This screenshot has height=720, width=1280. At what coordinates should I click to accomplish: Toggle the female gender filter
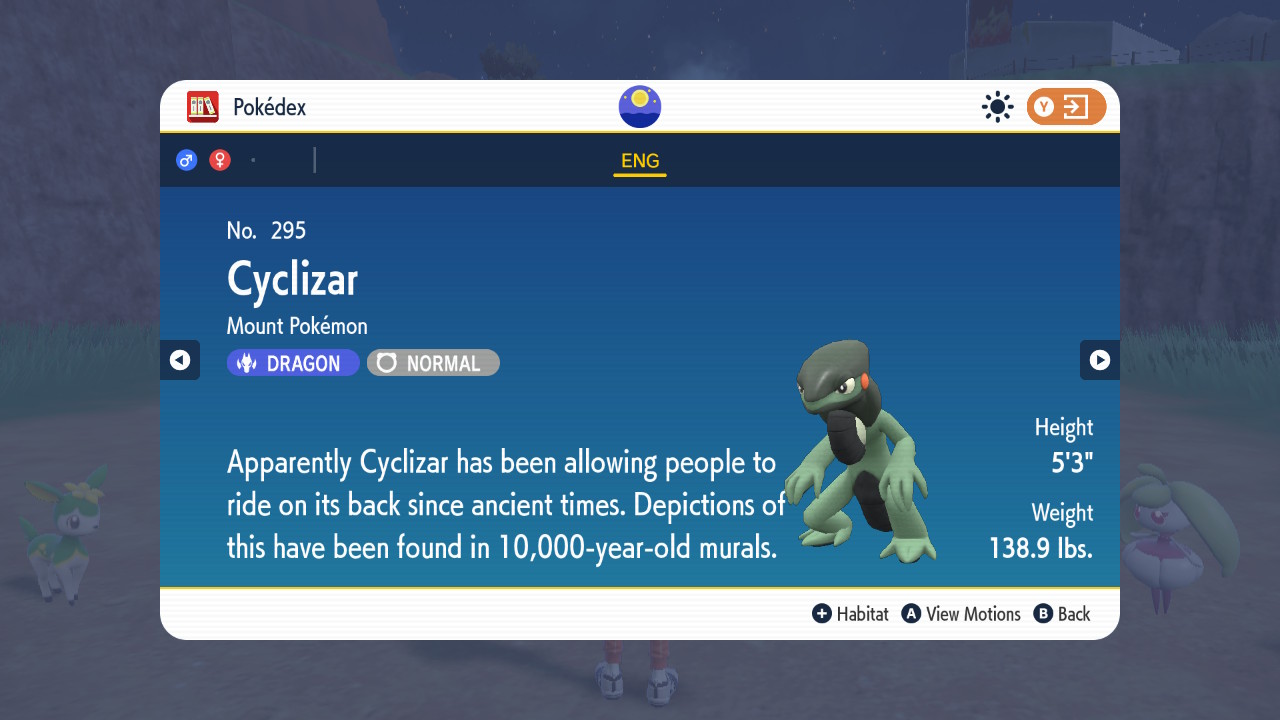[x=219, y=159]
